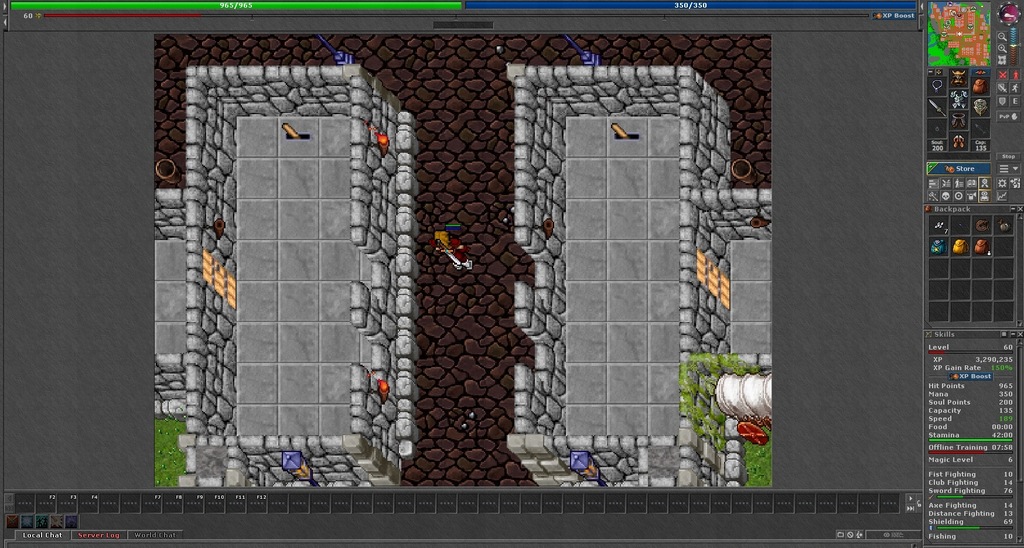Screen dimensions: 1024x548
Task: Click the brown backpack equipment slot
Action: coord(979,86)
